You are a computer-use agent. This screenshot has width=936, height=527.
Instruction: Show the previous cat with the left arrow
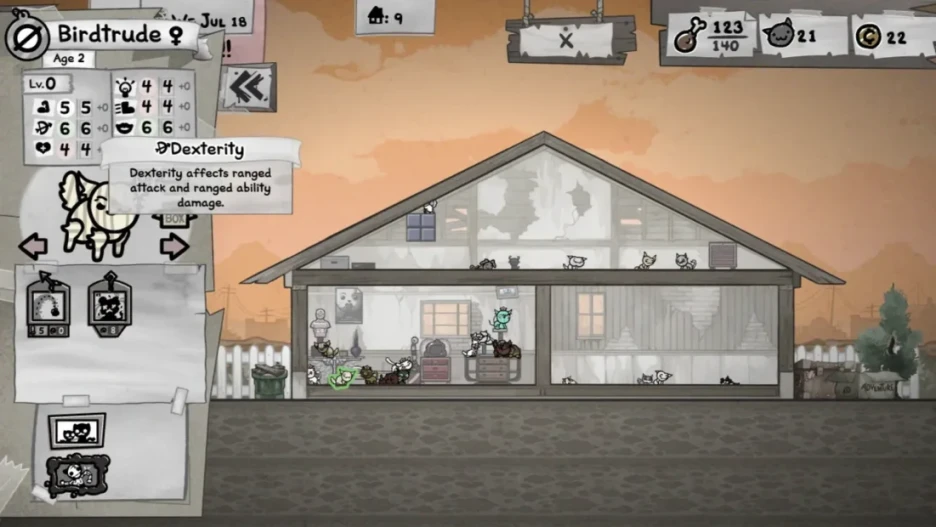(33, 246)
